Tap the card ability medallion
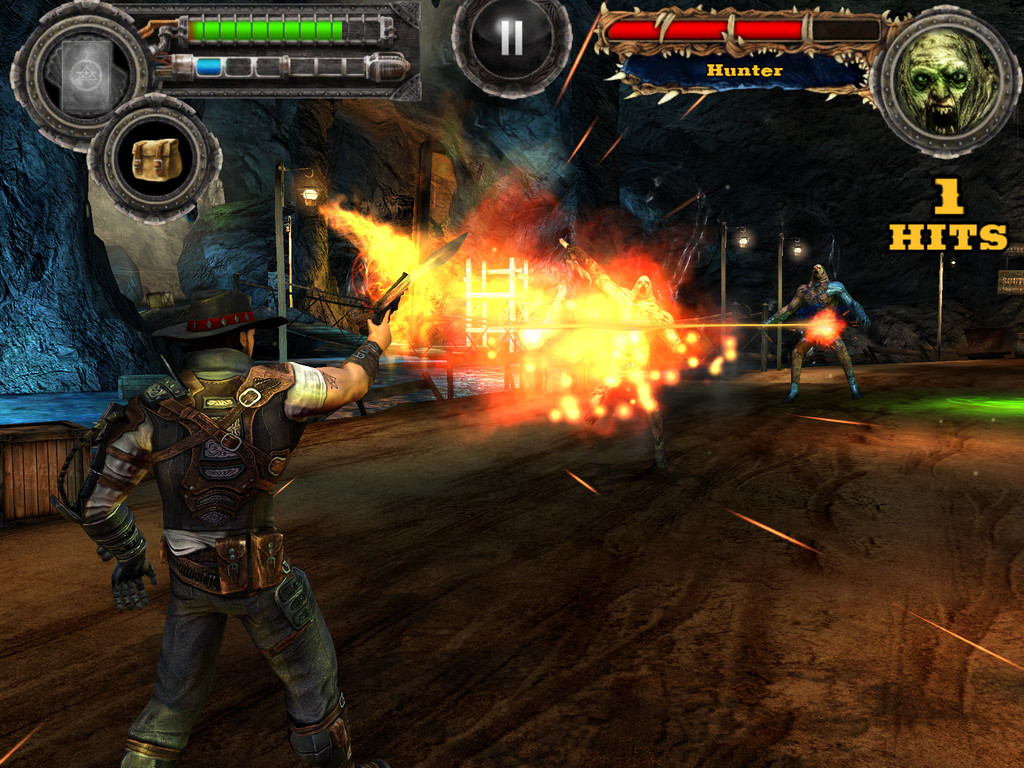The image size is (1024, 768). (80, 76)
